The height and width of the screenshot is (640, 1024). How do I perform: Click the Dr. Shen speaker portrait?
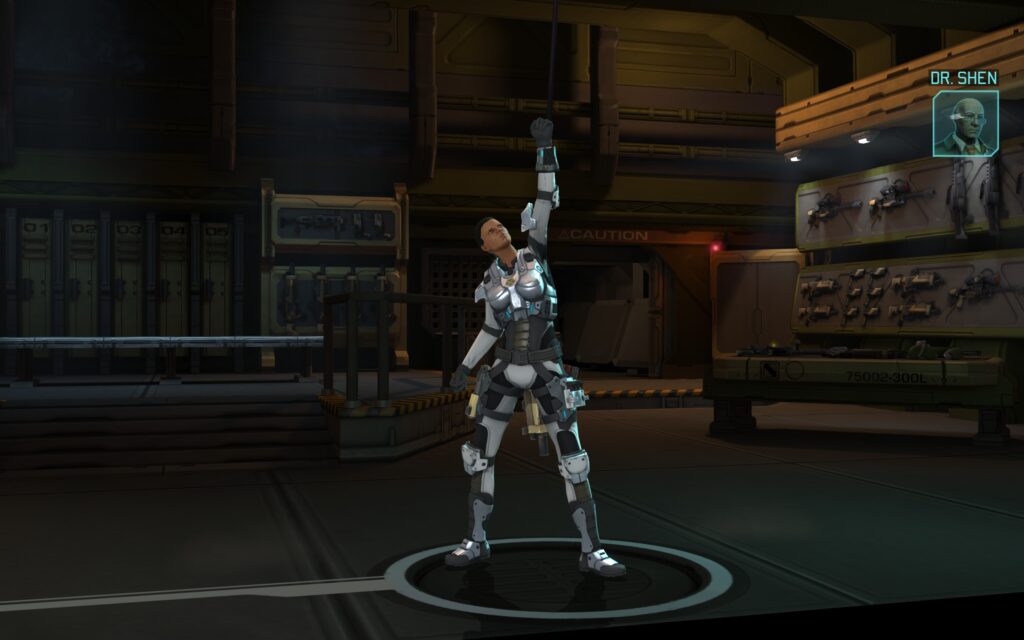coord(965,124)
